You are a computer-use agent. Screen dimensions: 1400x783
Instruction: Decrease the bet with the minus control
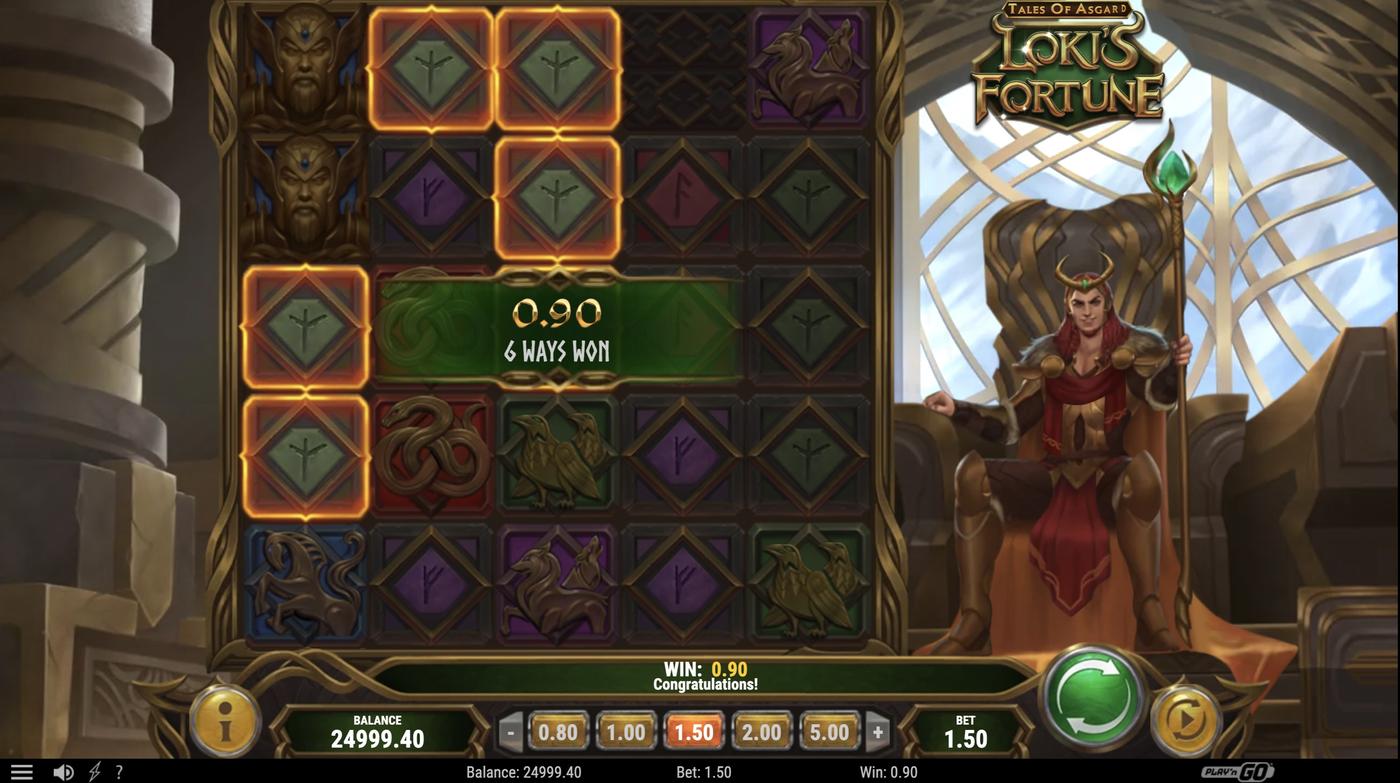pos(510,731)
